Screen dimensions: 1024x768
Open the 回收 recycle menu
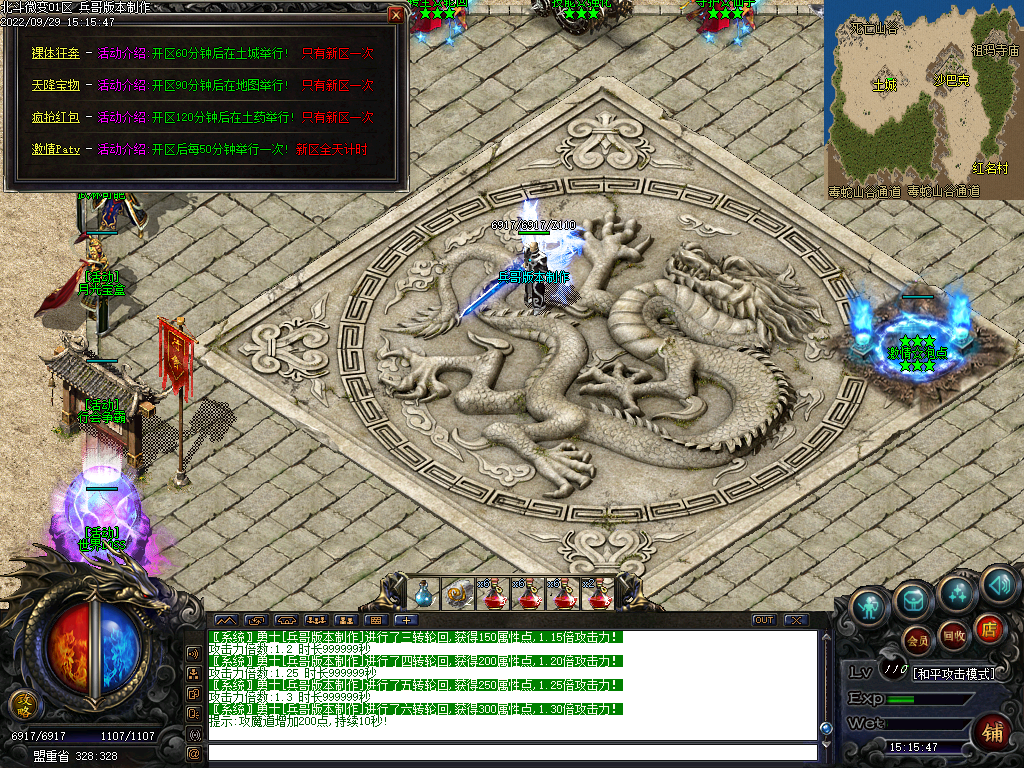coord(954,635)
